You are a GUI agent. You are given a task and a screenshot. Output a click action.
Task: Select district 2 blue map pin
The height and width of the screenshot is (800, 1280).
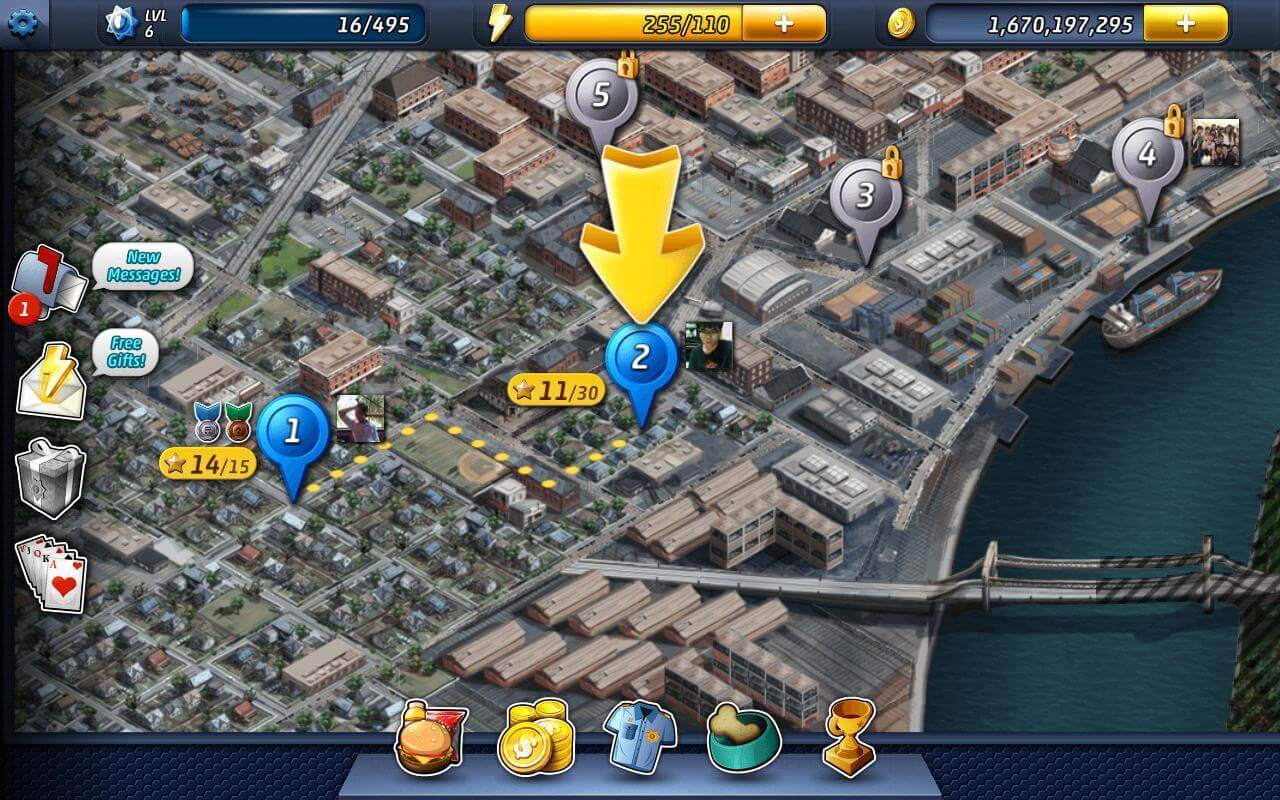click(x=641, y=358)
